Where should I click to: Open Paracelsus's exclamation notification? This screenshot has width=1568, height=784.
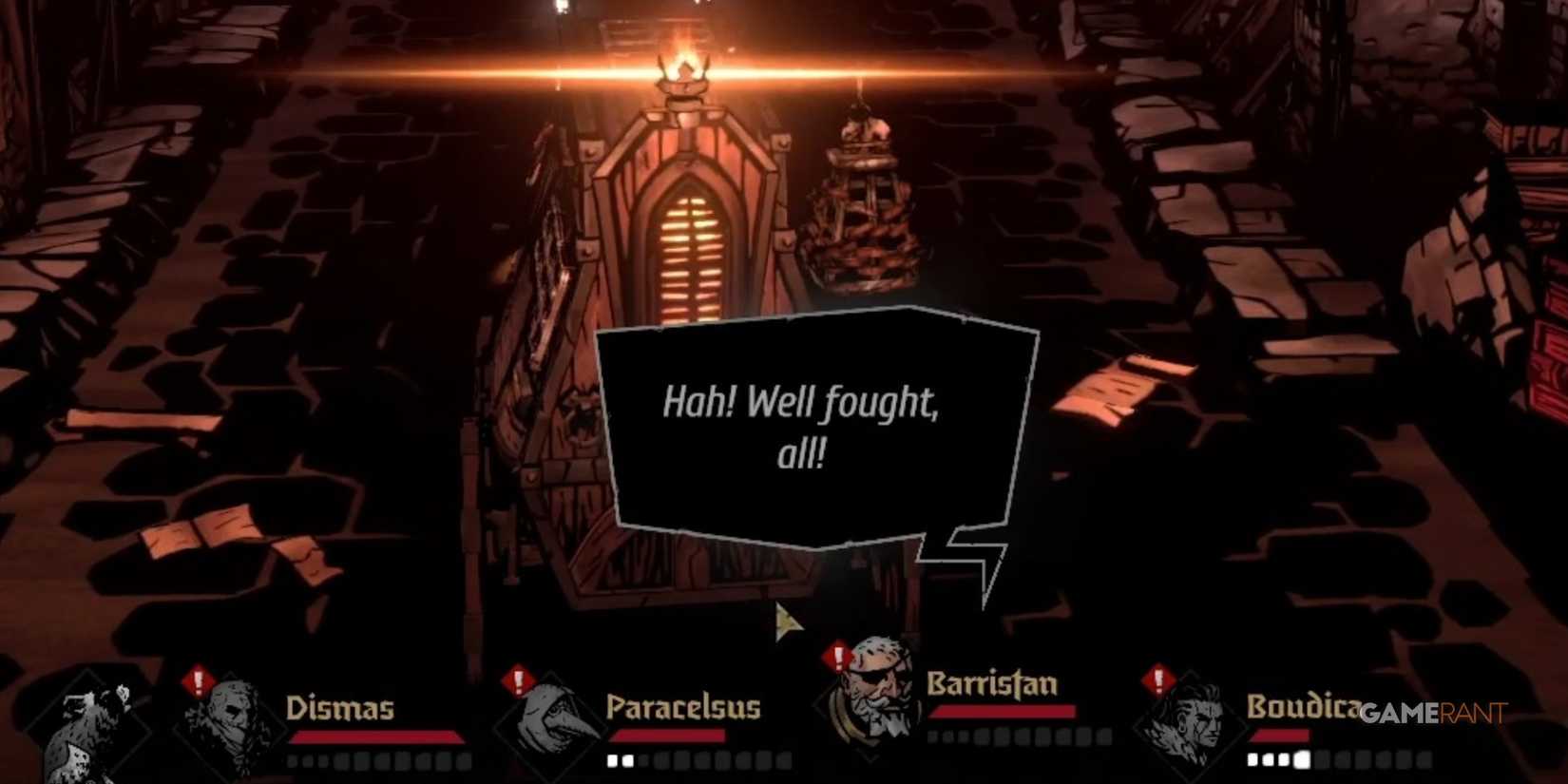516,679
